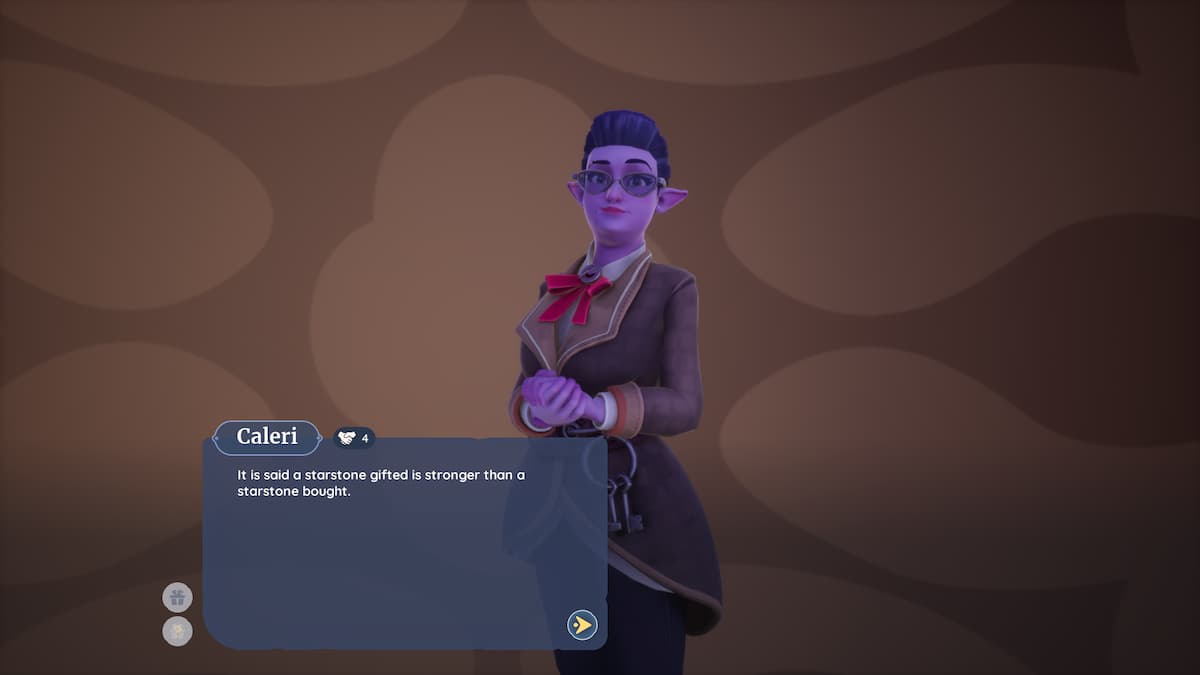Click the handshake friendship level badge

click(x=354, y=438)
